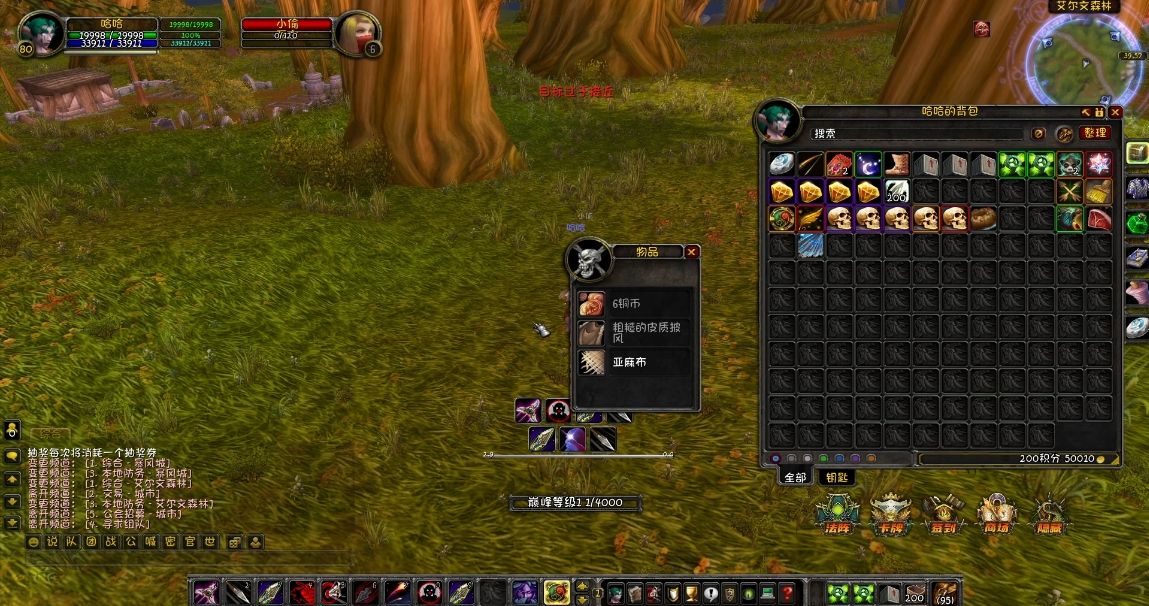Click the 整理 sort button in the bag
The image size is (1149, 606).
coord(1094,133)
